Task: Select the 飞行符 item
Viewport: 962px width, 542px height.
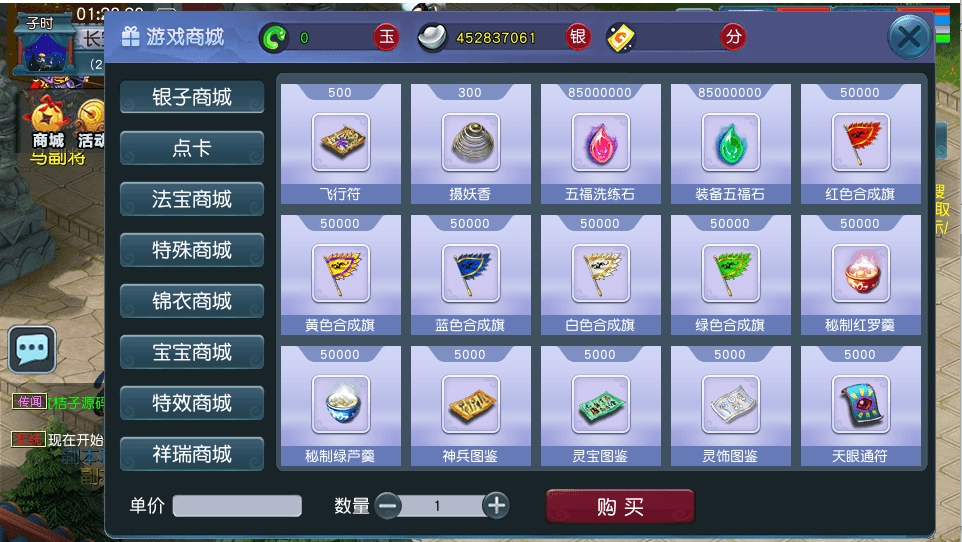Action: pos(340,143)
